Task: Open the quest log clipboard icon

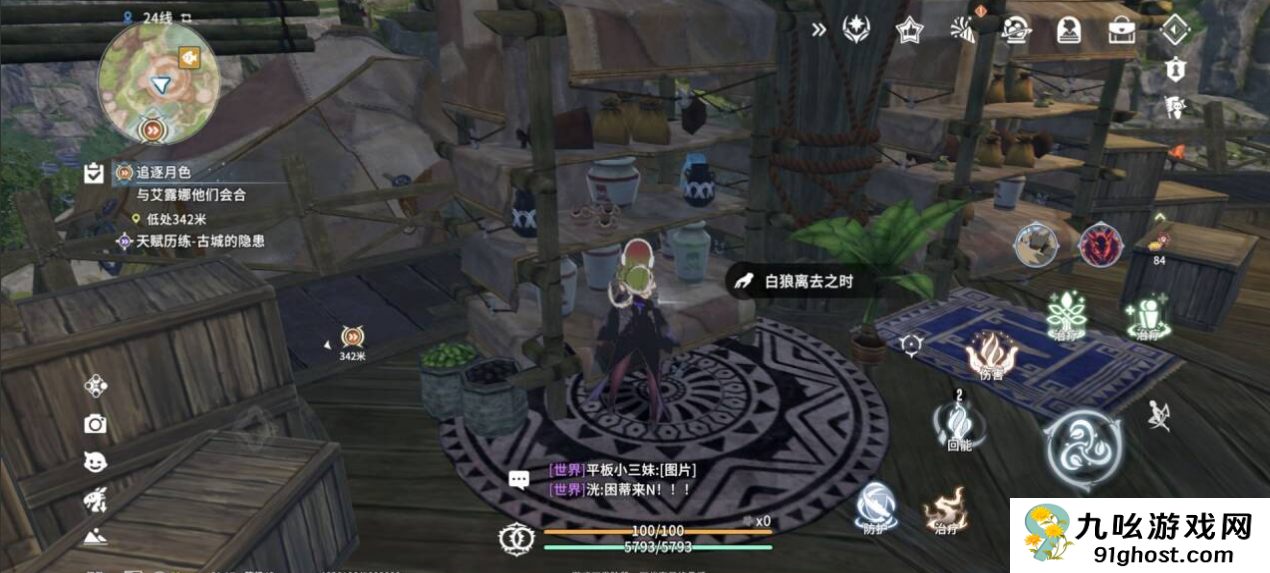Action: tap(94, 174)
